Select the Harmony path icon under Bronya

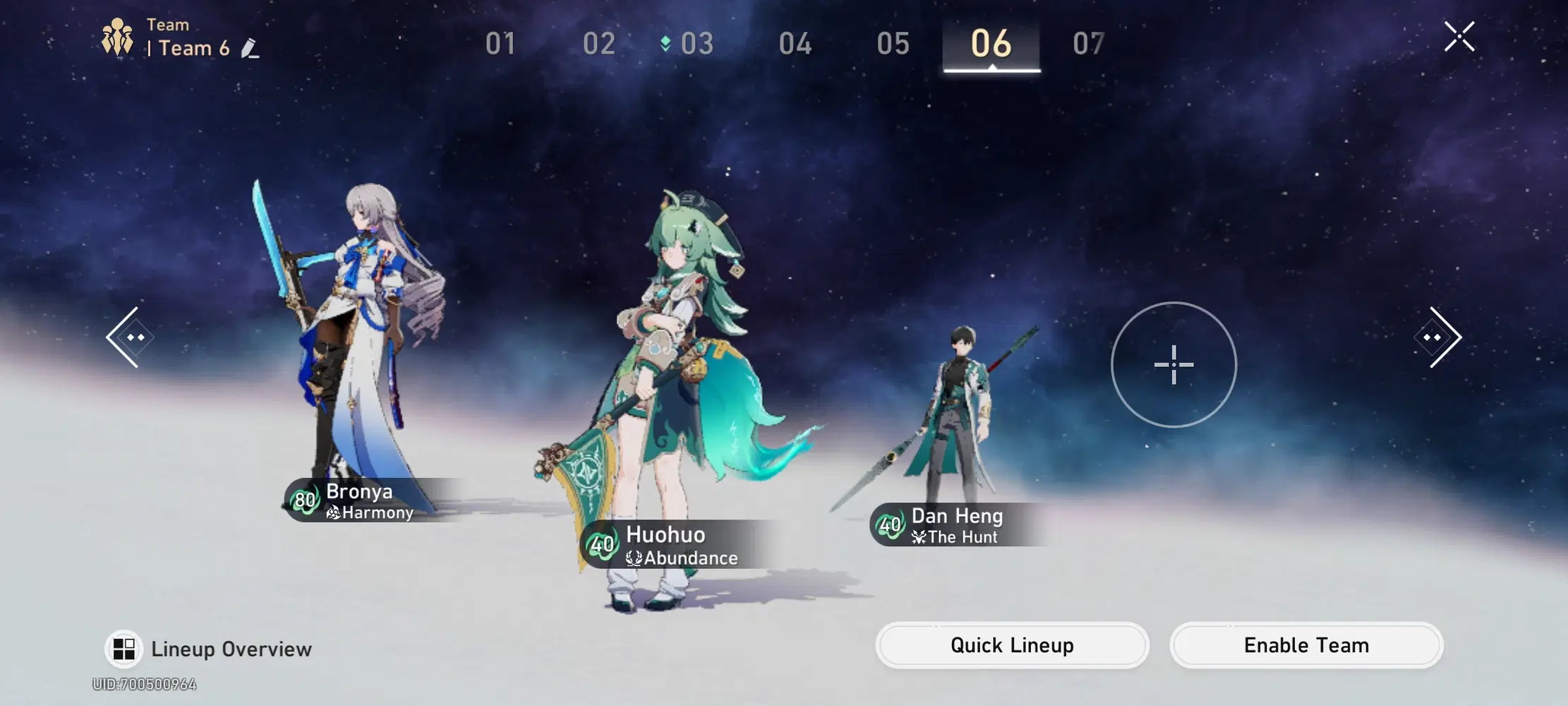tap(333, 513)
